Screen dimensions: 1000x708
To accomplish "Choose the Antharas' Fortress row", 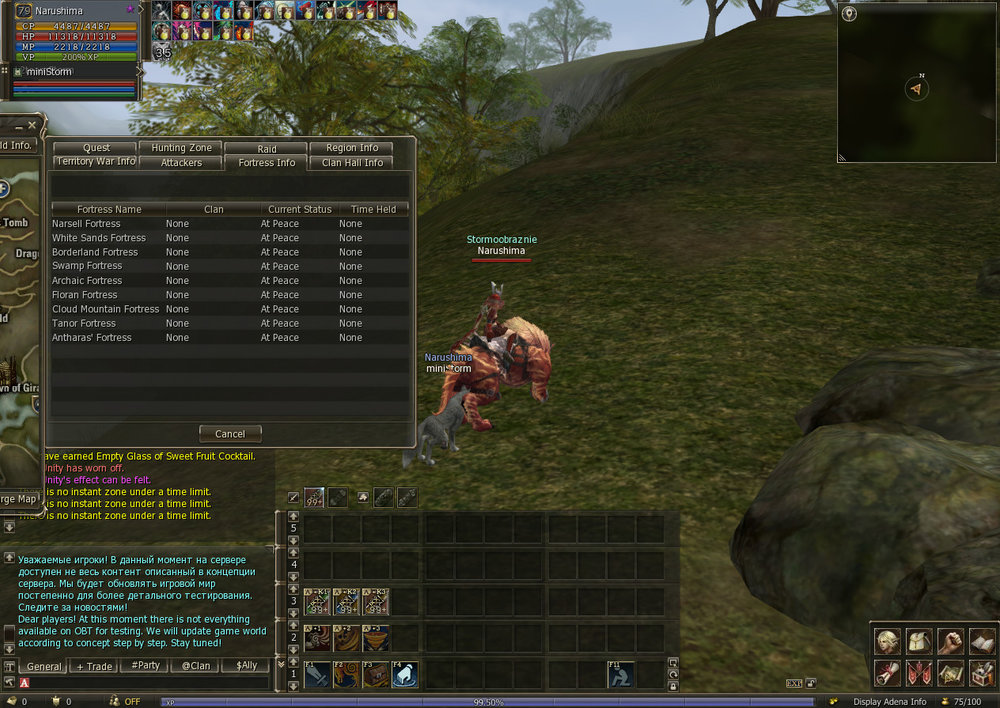I will click(92, 338).
